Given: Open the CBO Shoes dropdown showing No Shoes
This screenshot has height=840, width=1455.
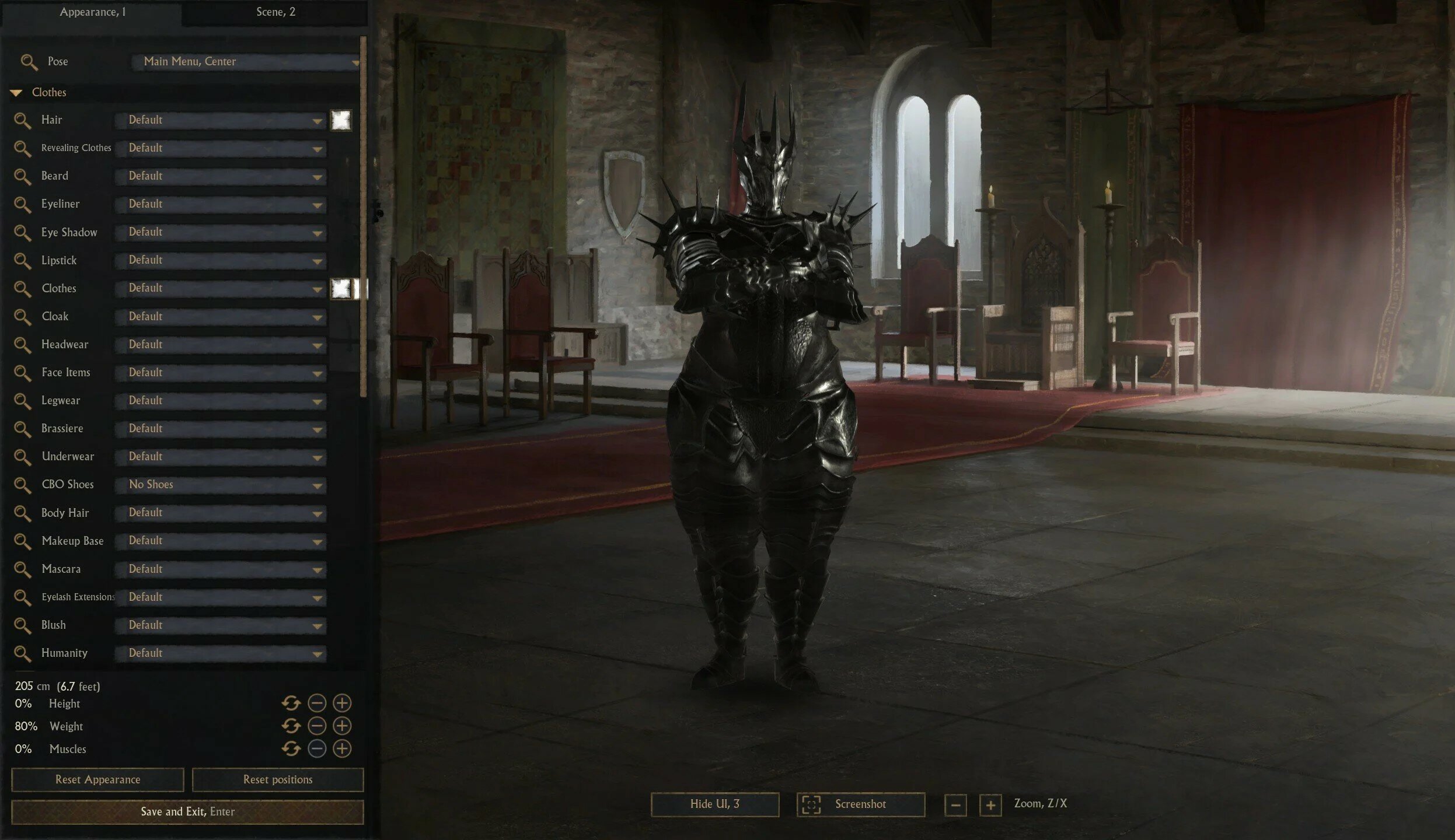Looking at the screenshot, I should click(221, 485).
